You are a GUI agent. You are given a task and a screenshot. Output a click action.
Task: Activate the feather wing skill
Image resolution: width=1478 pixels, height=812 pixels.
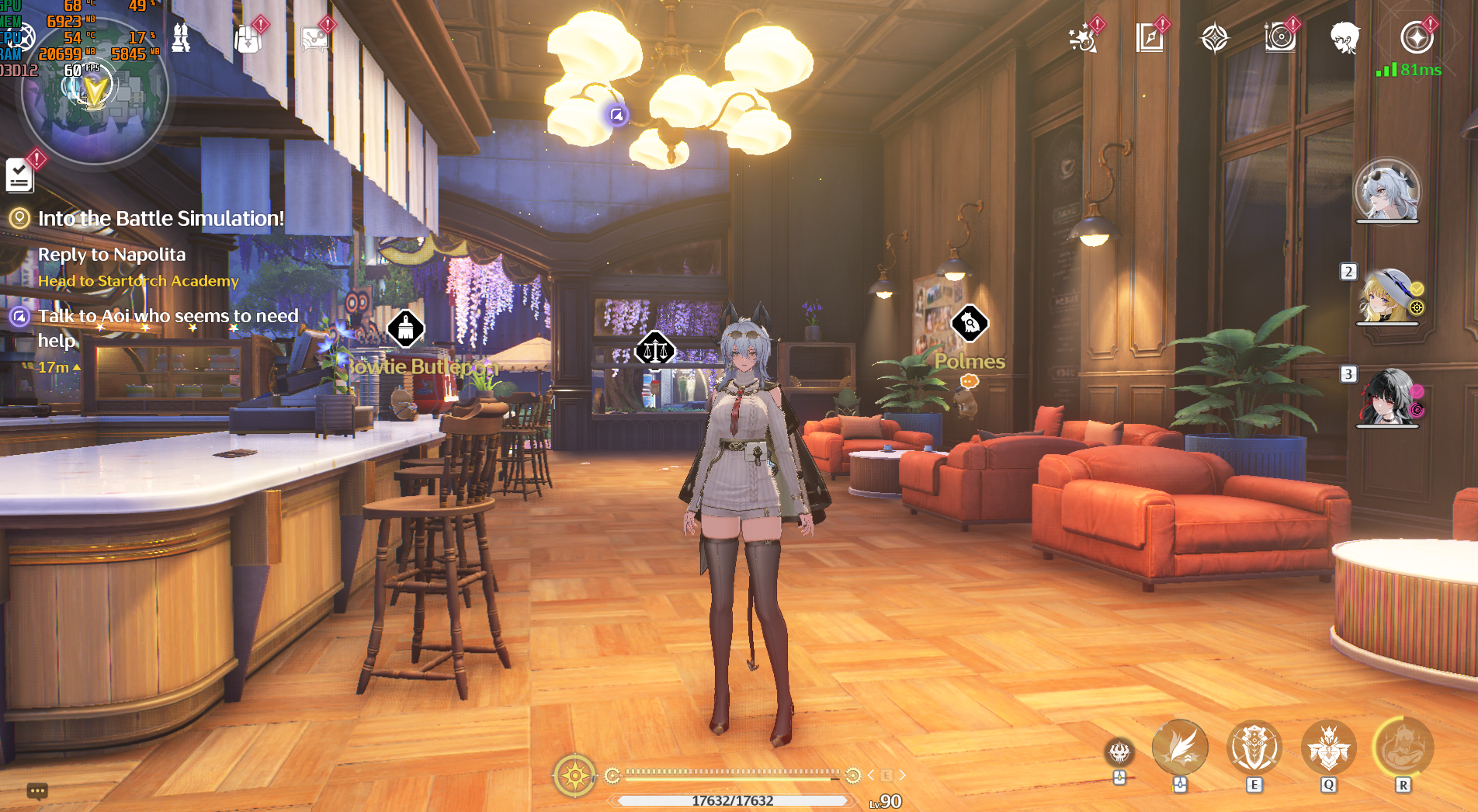pos(1180,748)
